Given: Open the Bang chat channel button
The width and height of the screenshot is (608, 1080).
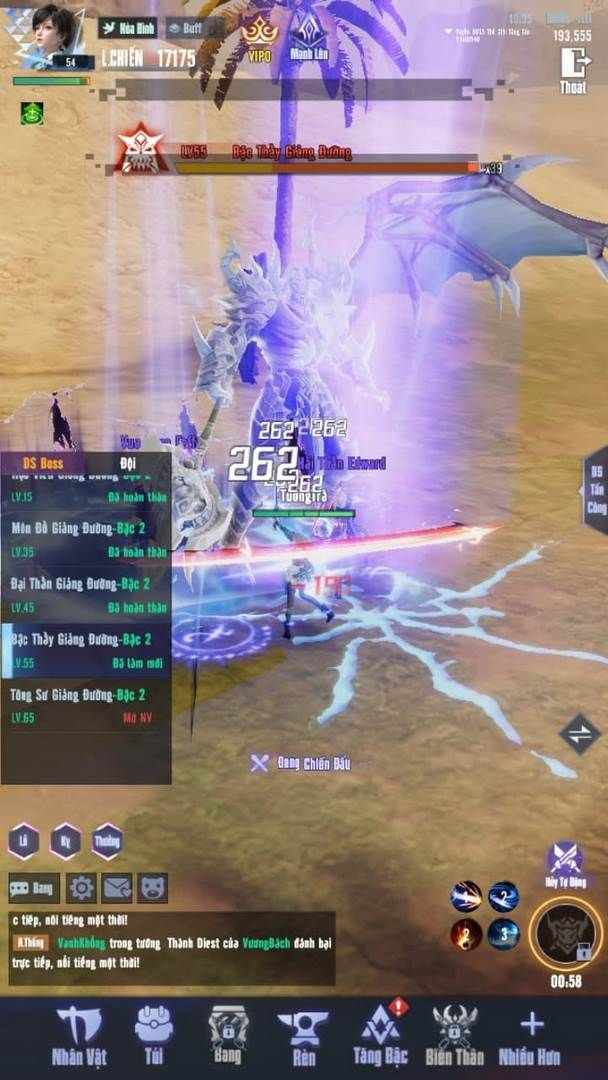Looking at the screenshot, I should pyautogui.click(x=33, y=887).
